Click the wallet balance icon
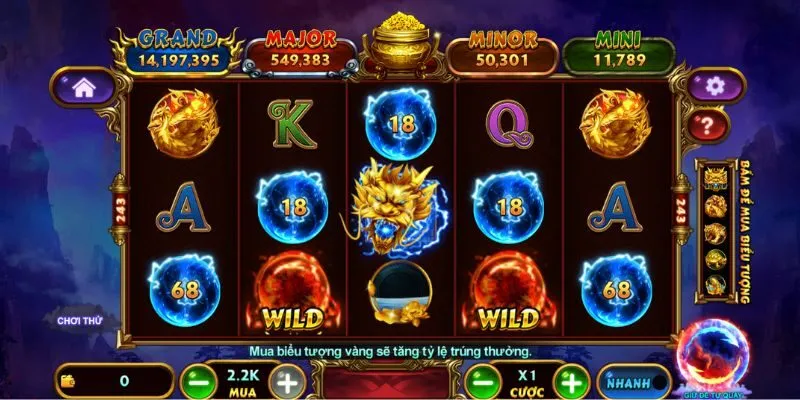Viewport: 800px width, 400px height. point(69,381)
